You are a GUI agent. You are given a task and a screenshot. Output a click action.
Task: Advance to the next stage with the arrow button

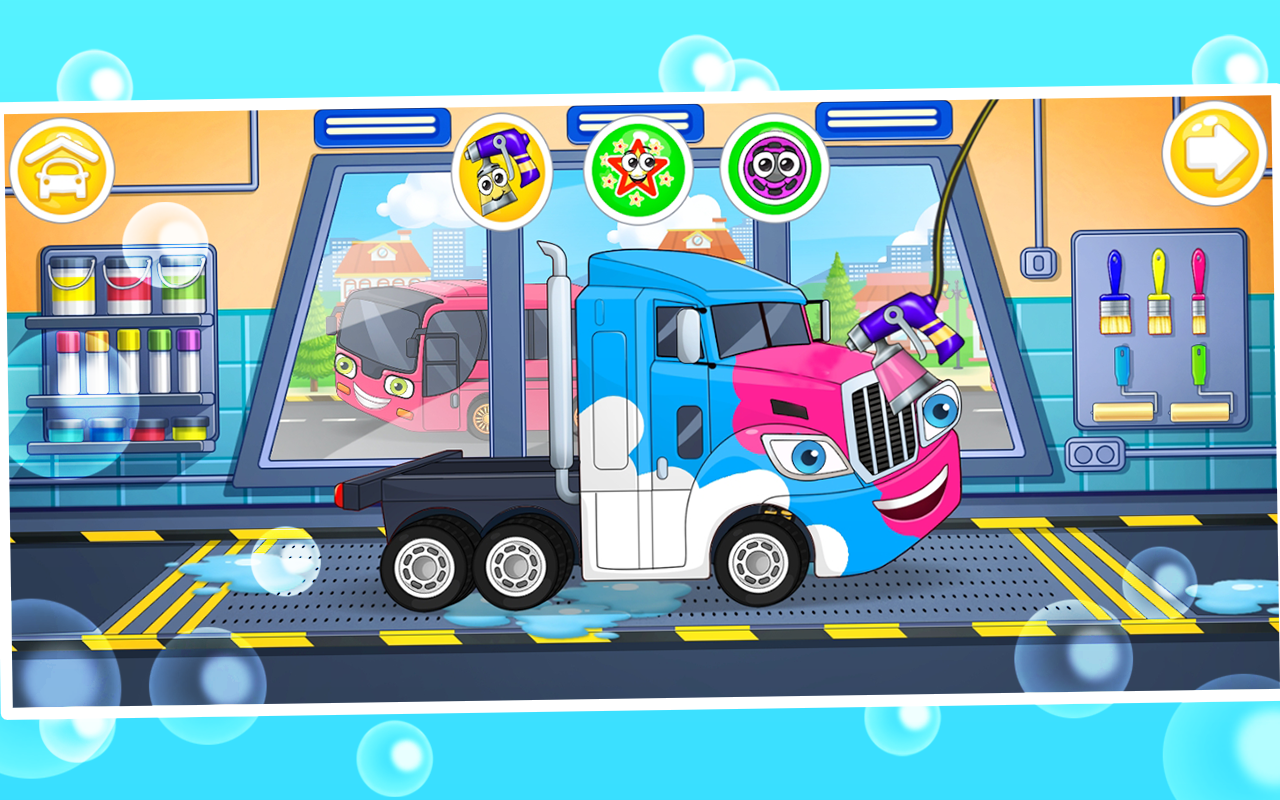tap(1213, 157)
